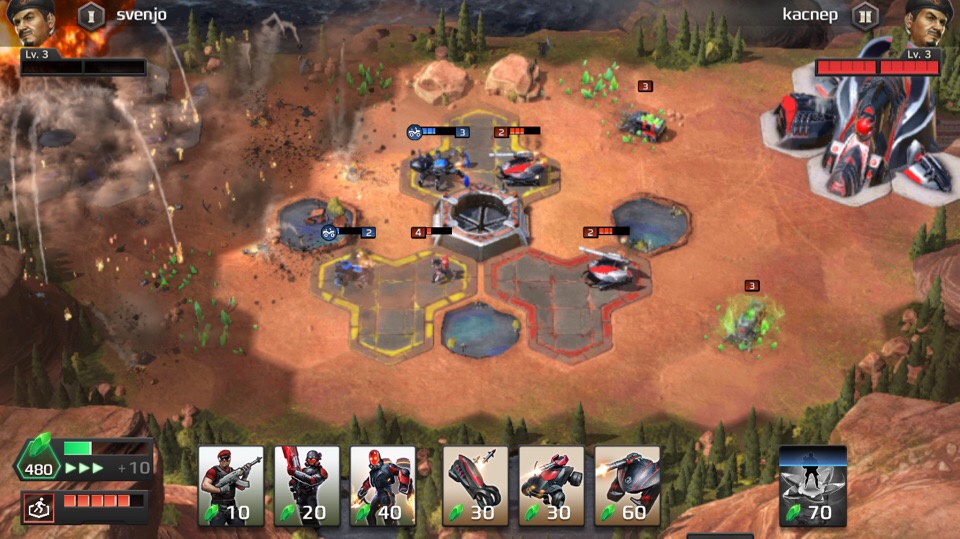Select the red buggy vehicle card

(x=552, y=486)
